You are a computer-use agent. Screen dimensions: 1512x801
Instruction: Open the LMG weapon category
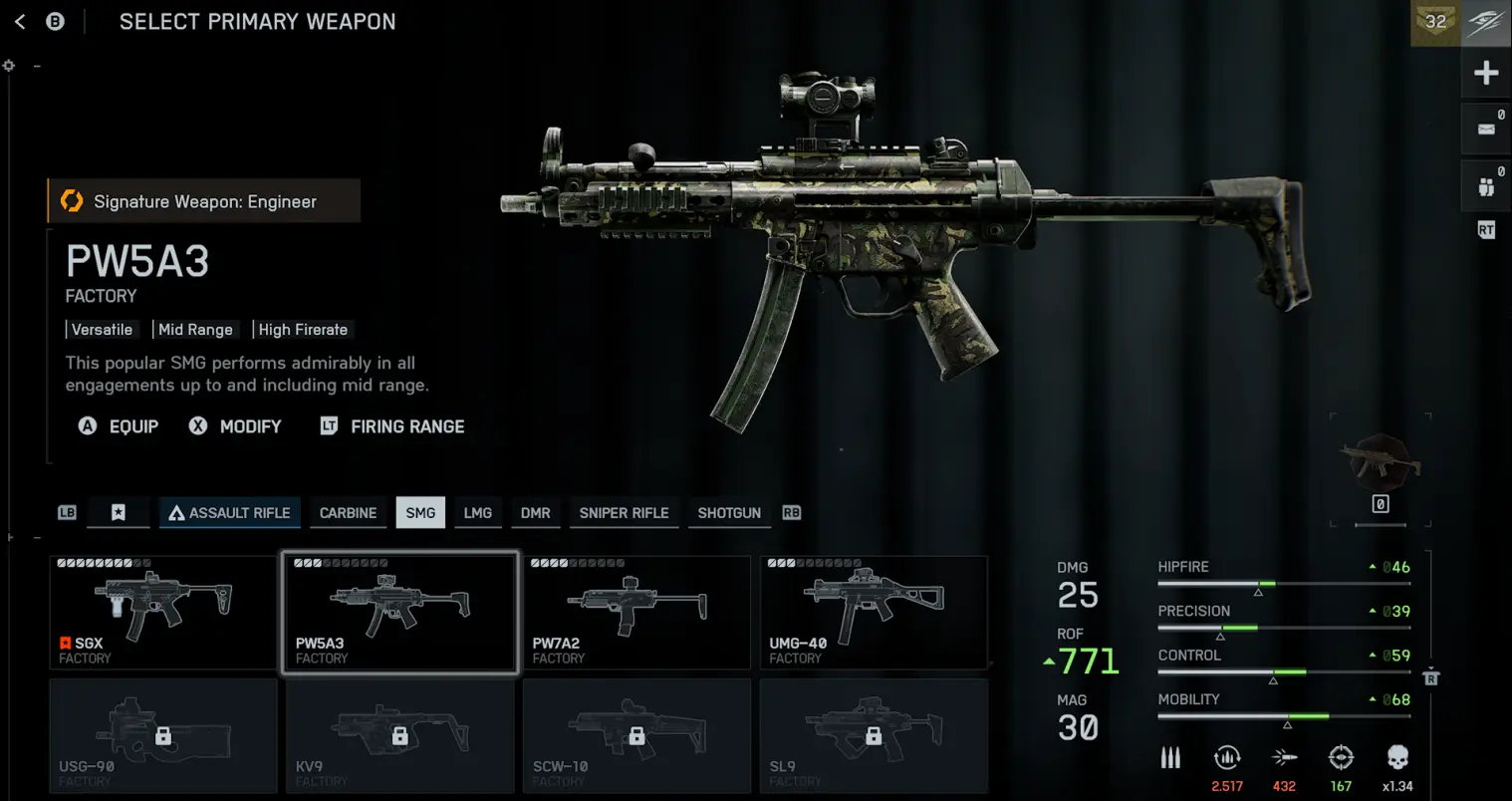click(x=478, y=513)
